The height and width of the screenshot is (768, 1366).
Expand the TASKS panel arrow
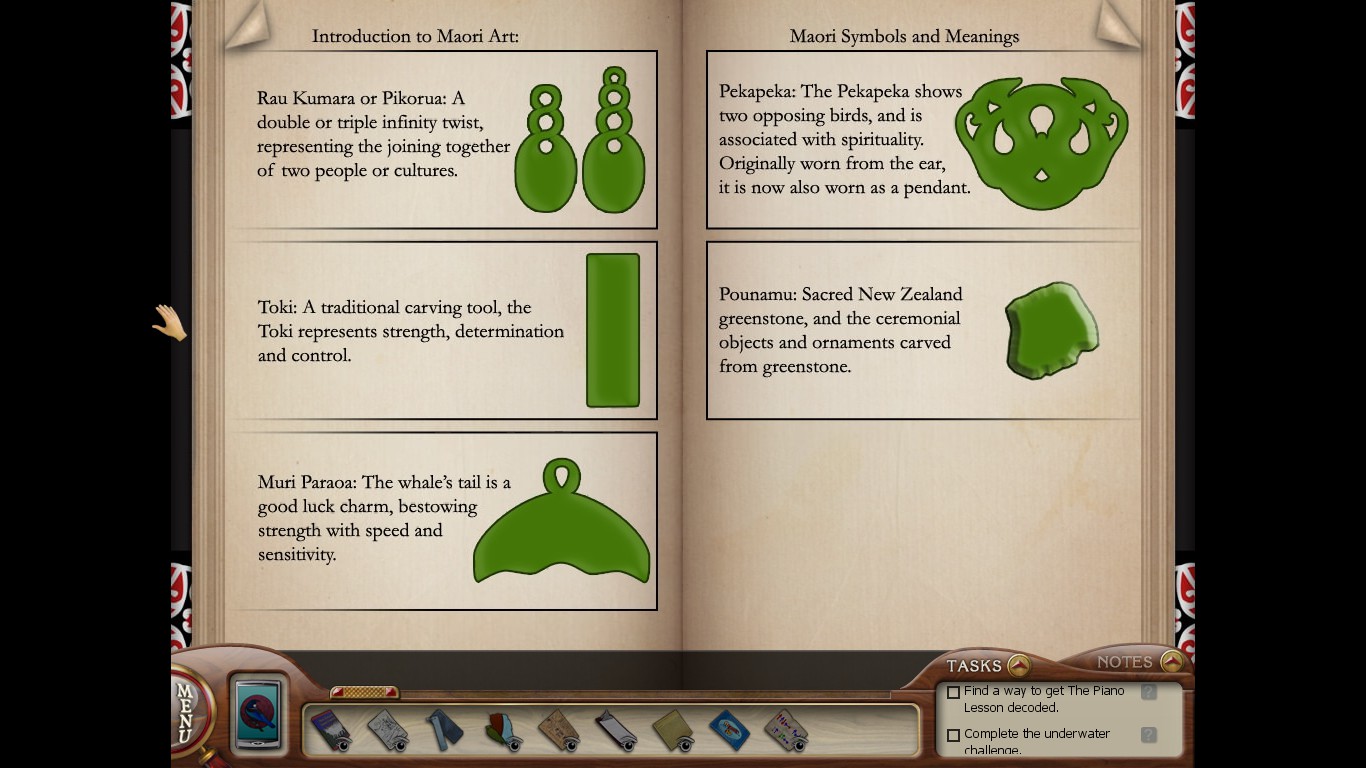[1018, 665]
